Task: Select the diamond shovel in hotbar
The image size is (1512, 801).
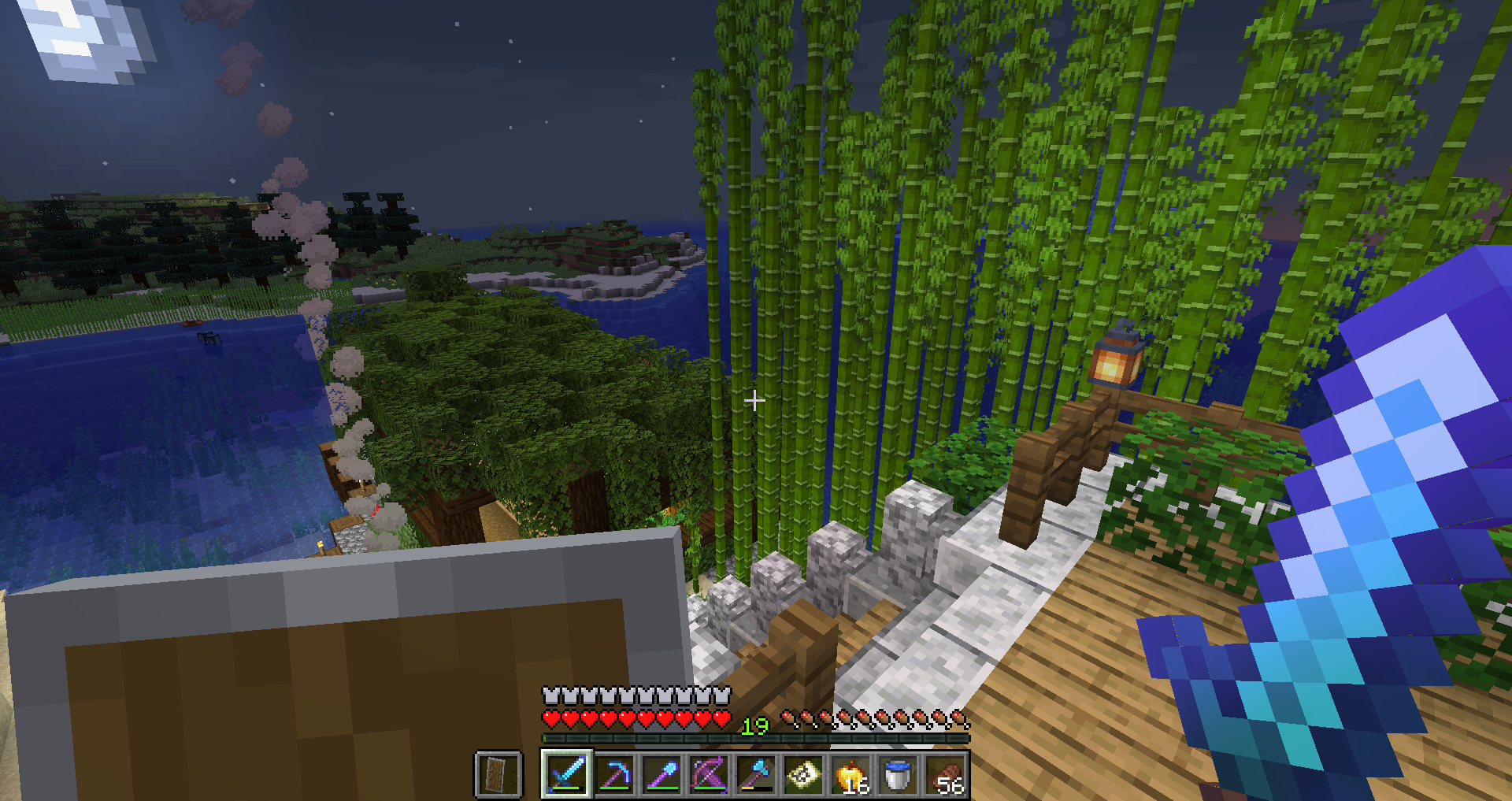Action: (661, 774)
